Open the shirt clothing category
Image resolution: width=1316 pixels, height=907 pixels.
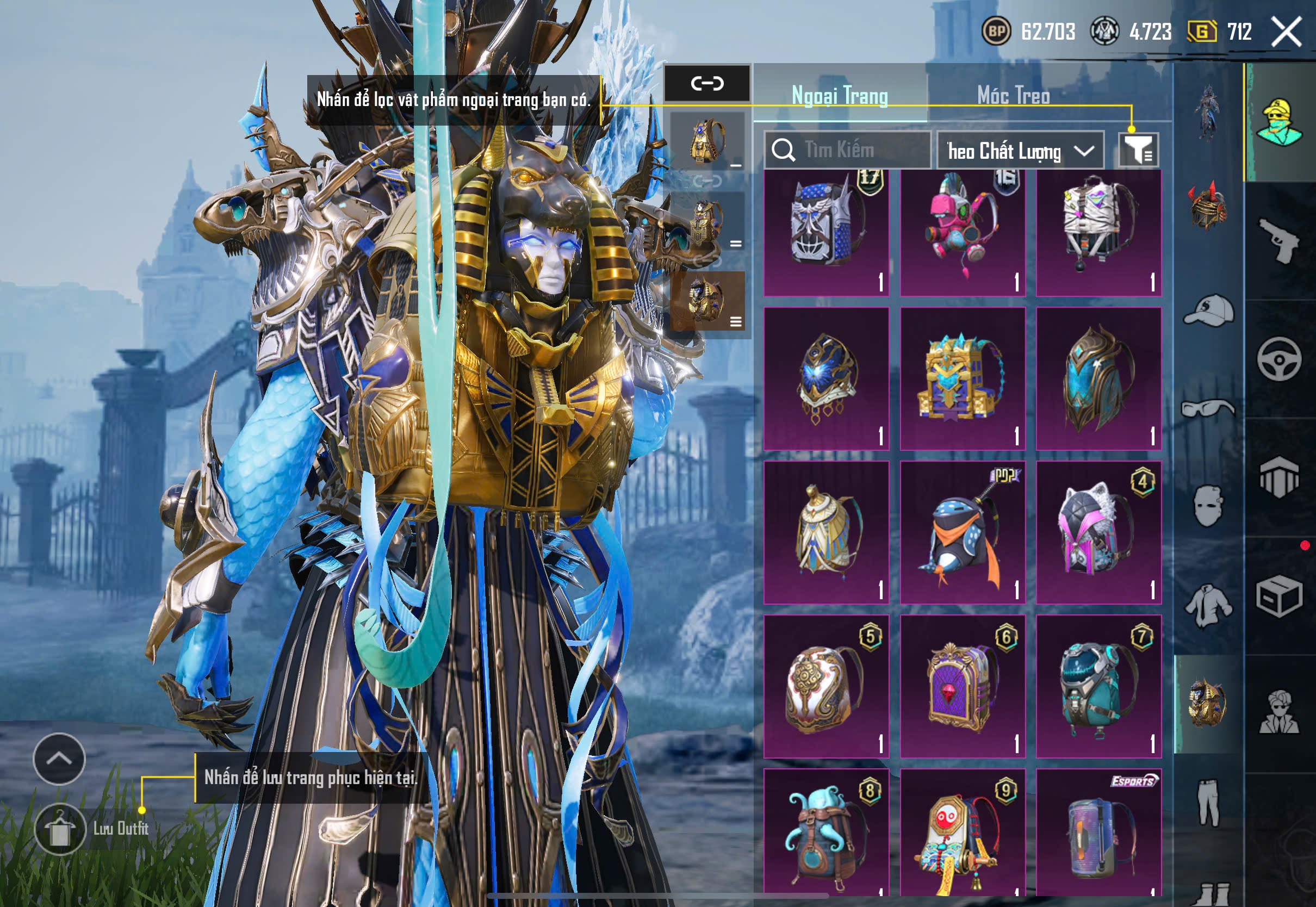[x=1209, y=606]
